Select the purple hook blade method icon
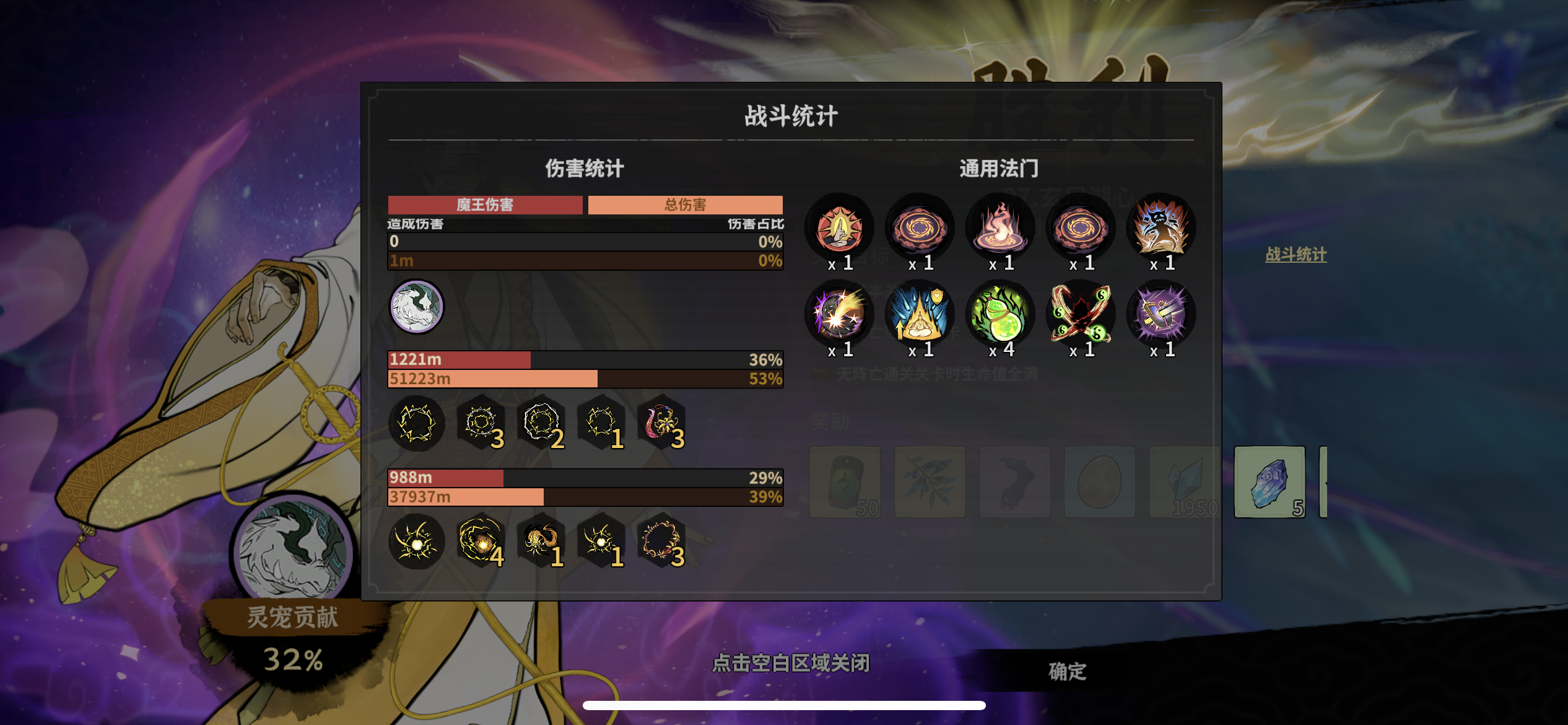This screenshot has height=725, width=1568. (x=1161, y=314)
